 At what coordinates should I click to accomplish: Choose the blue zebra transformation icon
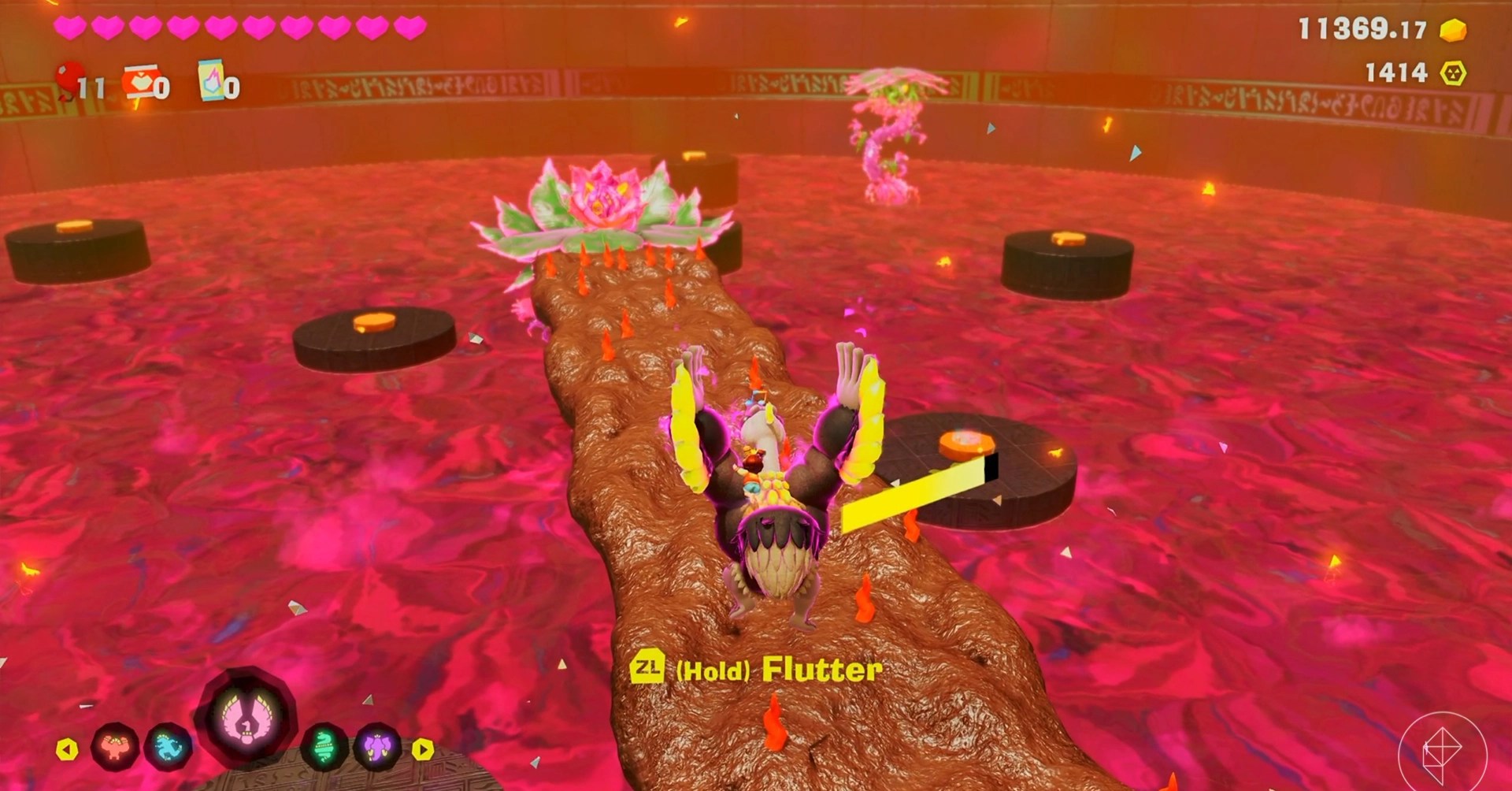169,746
